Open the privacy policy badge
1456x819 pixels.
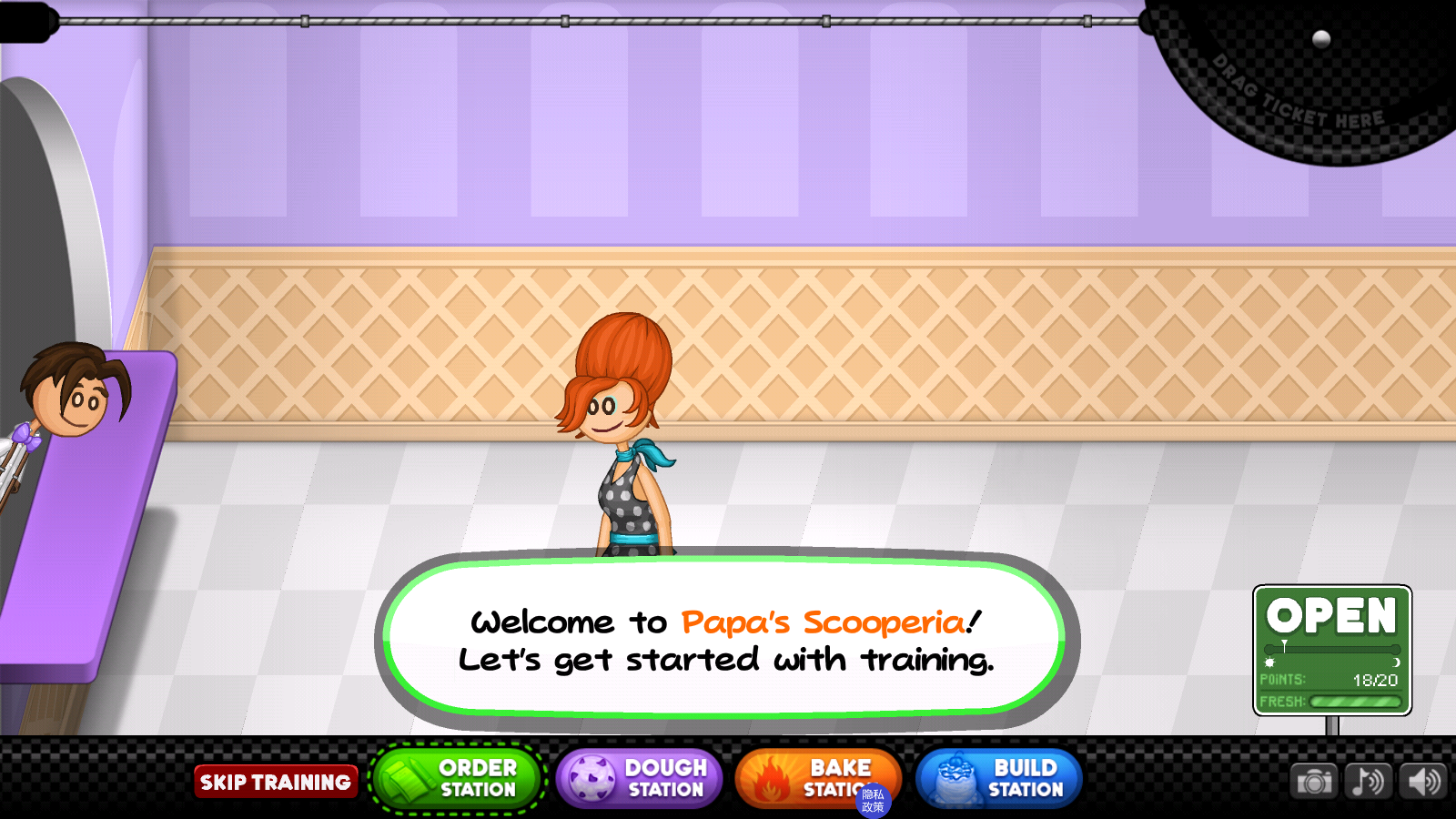(873, 801)
